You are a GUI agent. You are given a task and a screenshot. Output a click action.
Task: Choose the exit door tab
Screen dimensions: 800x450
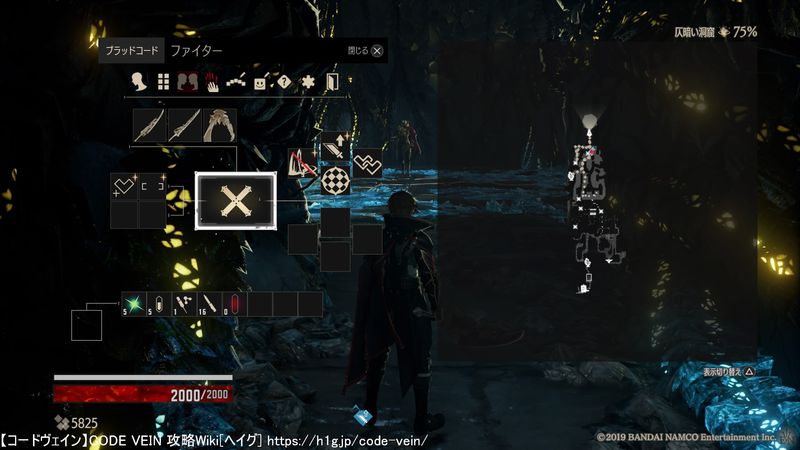tap(332, 81)
